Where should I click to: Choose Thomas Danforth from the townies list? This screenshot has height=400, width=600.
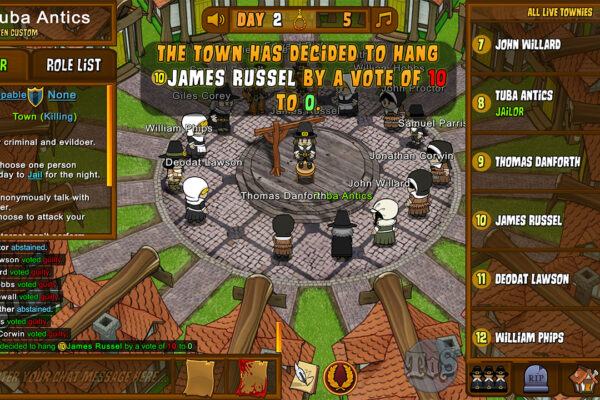pyautogui.click(x=532, y=160)
